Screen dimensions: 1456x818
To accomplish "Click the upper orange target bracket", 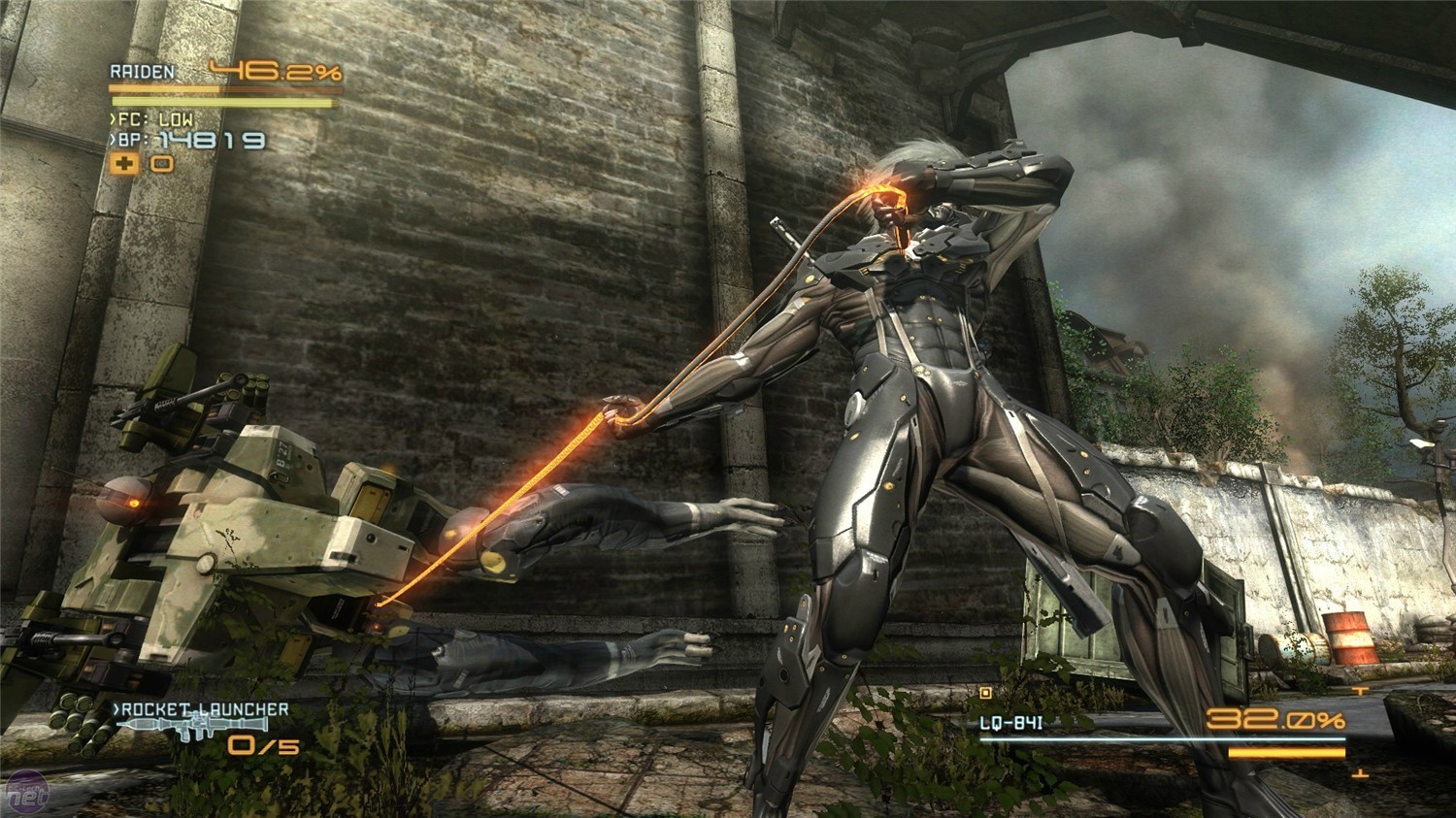I will point(1361,691).
